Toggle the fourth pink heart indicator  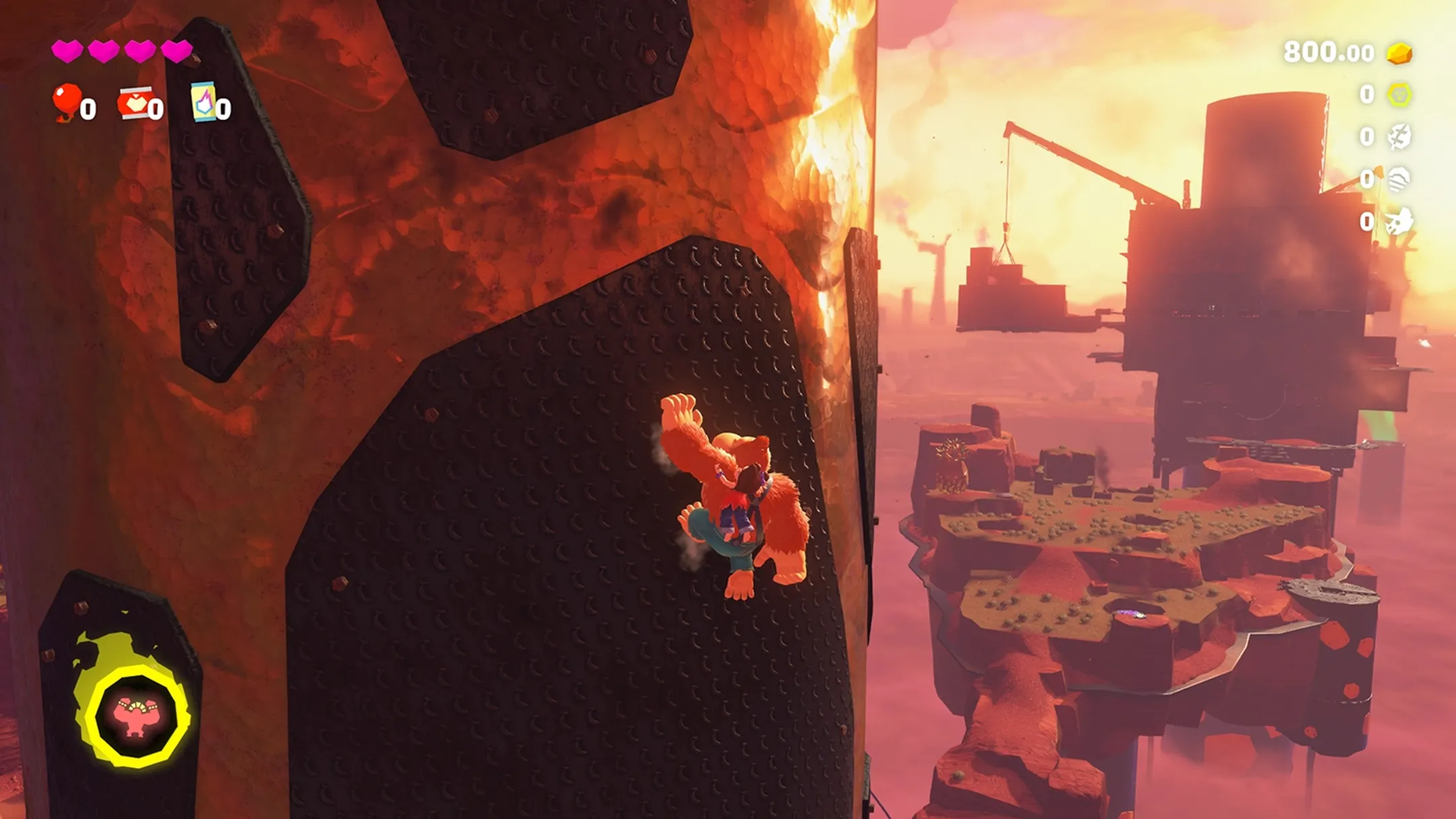click(177, 51)
